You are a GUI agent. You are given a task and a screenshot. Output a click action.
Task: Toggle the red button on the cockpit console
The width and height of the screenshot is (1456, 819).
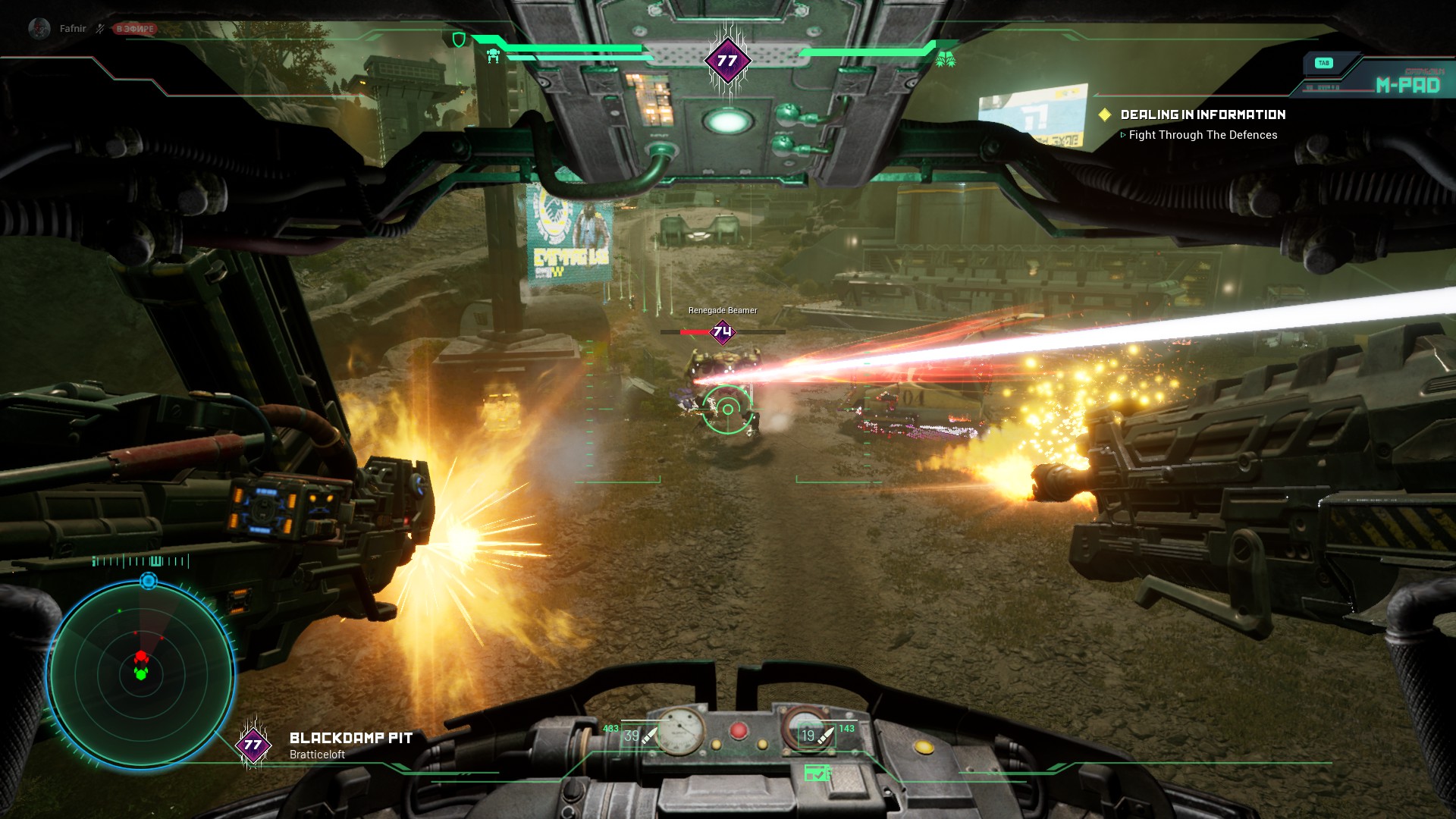737,732
